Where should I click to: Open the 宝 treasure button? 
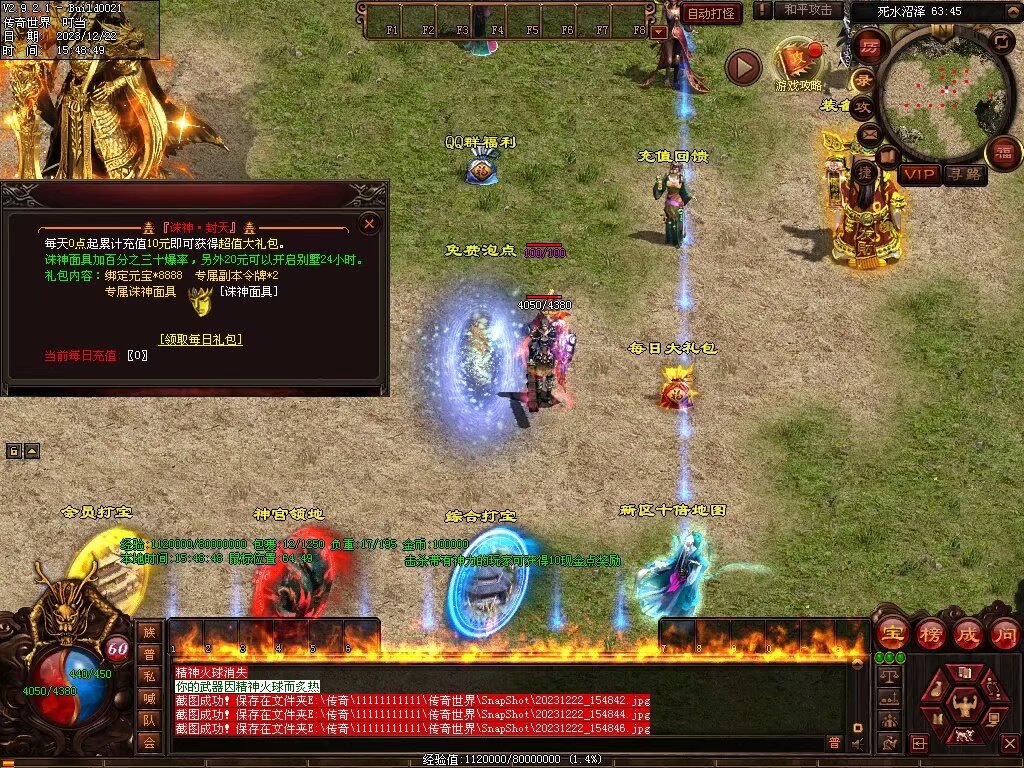892,634
